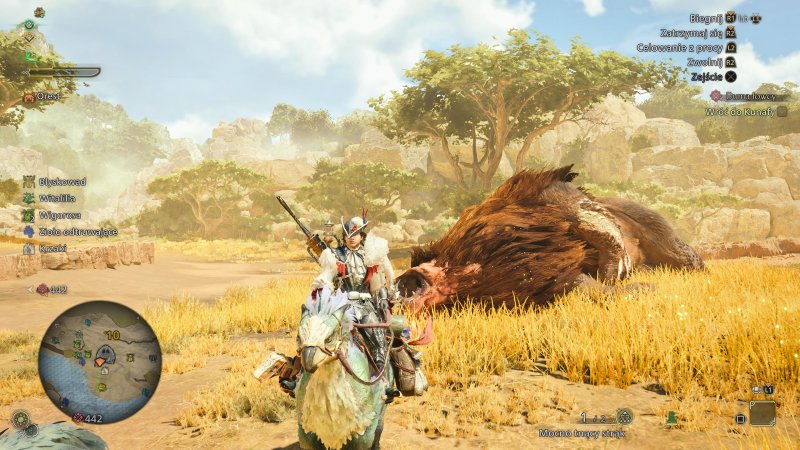Click the round compass icon below the minimap
The width and height of the screenshot is (800, 450).
pyautogui.click(x=20, y=419)
